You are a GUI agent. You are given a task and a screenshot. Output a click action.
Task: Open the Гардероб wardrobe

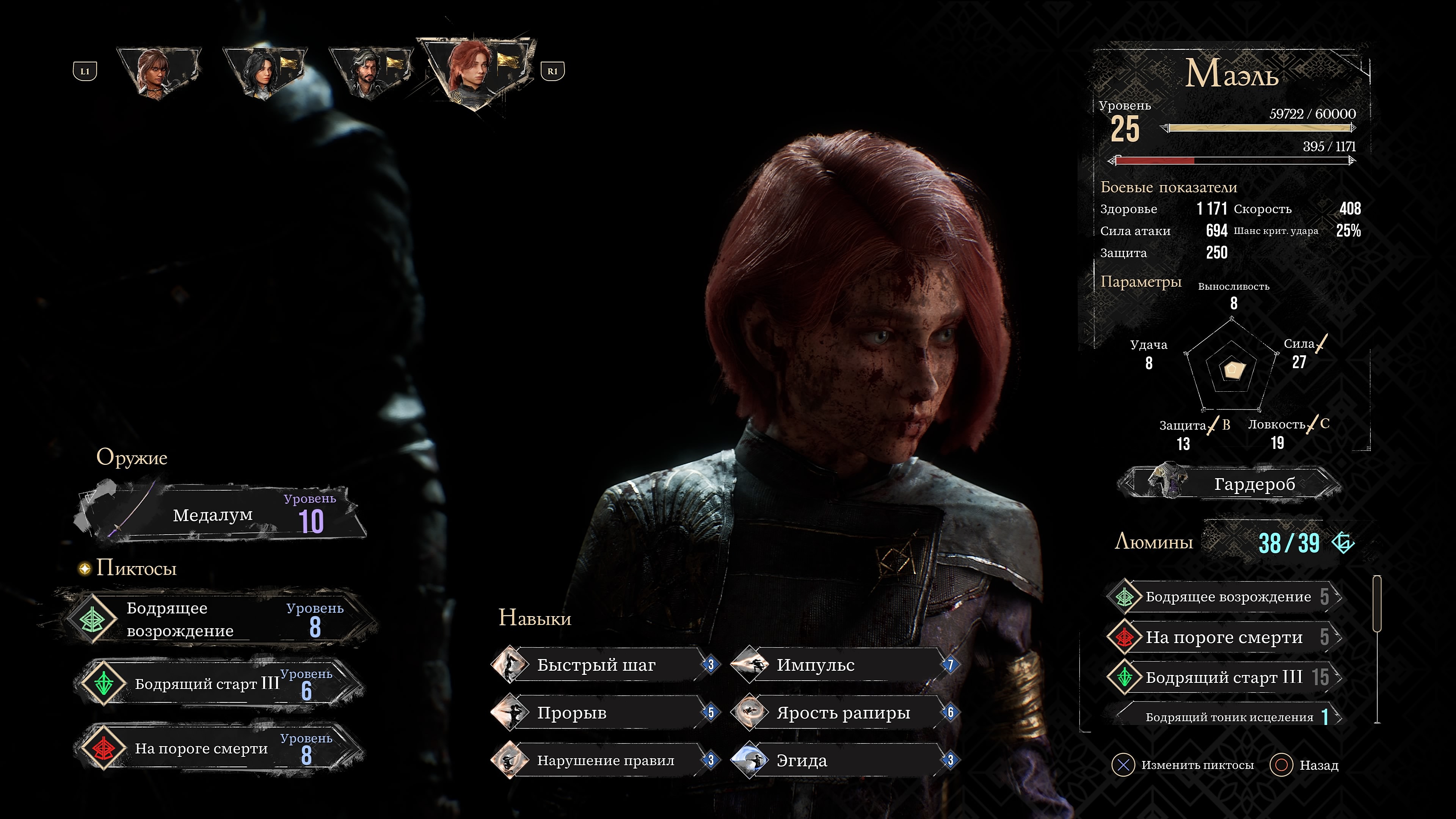[1232, 484]
